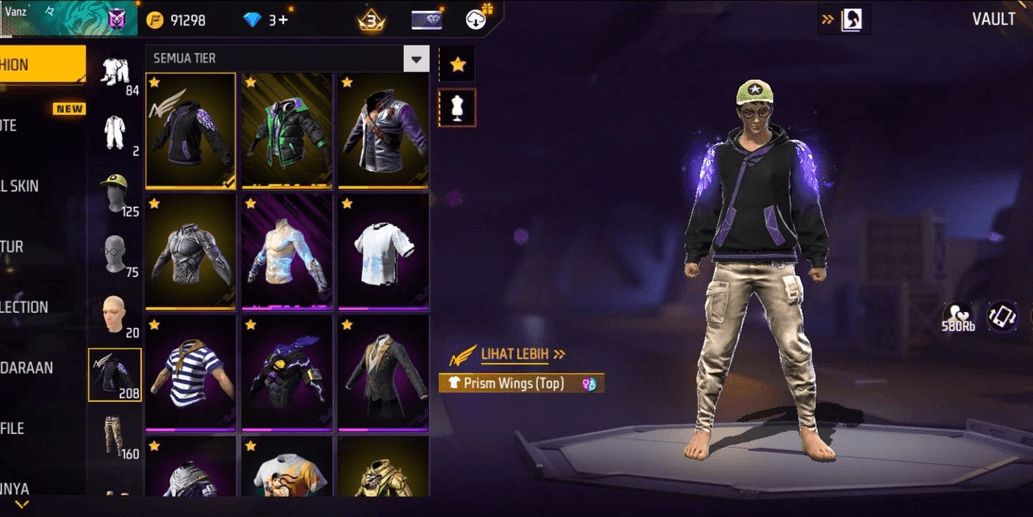Choose the green and black jacket
The width and height of the screenshot is (1033, 517).
pyautogui.click(x=287, y=130)
